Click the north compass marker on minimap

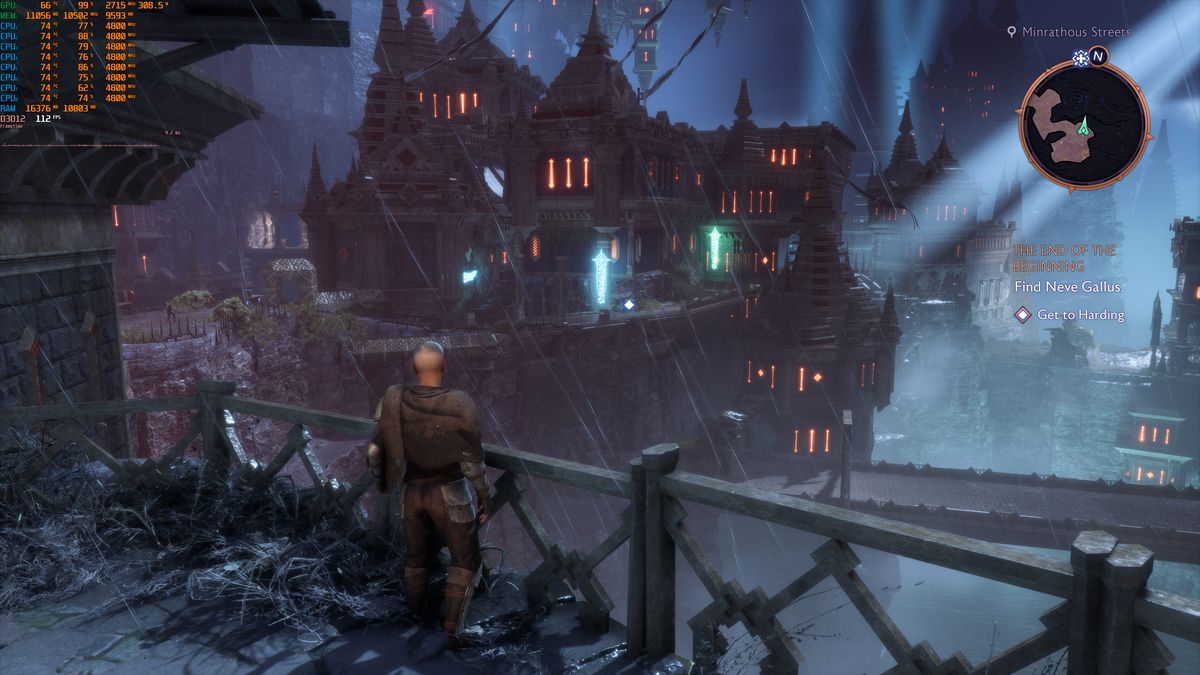pos(1098,56)
